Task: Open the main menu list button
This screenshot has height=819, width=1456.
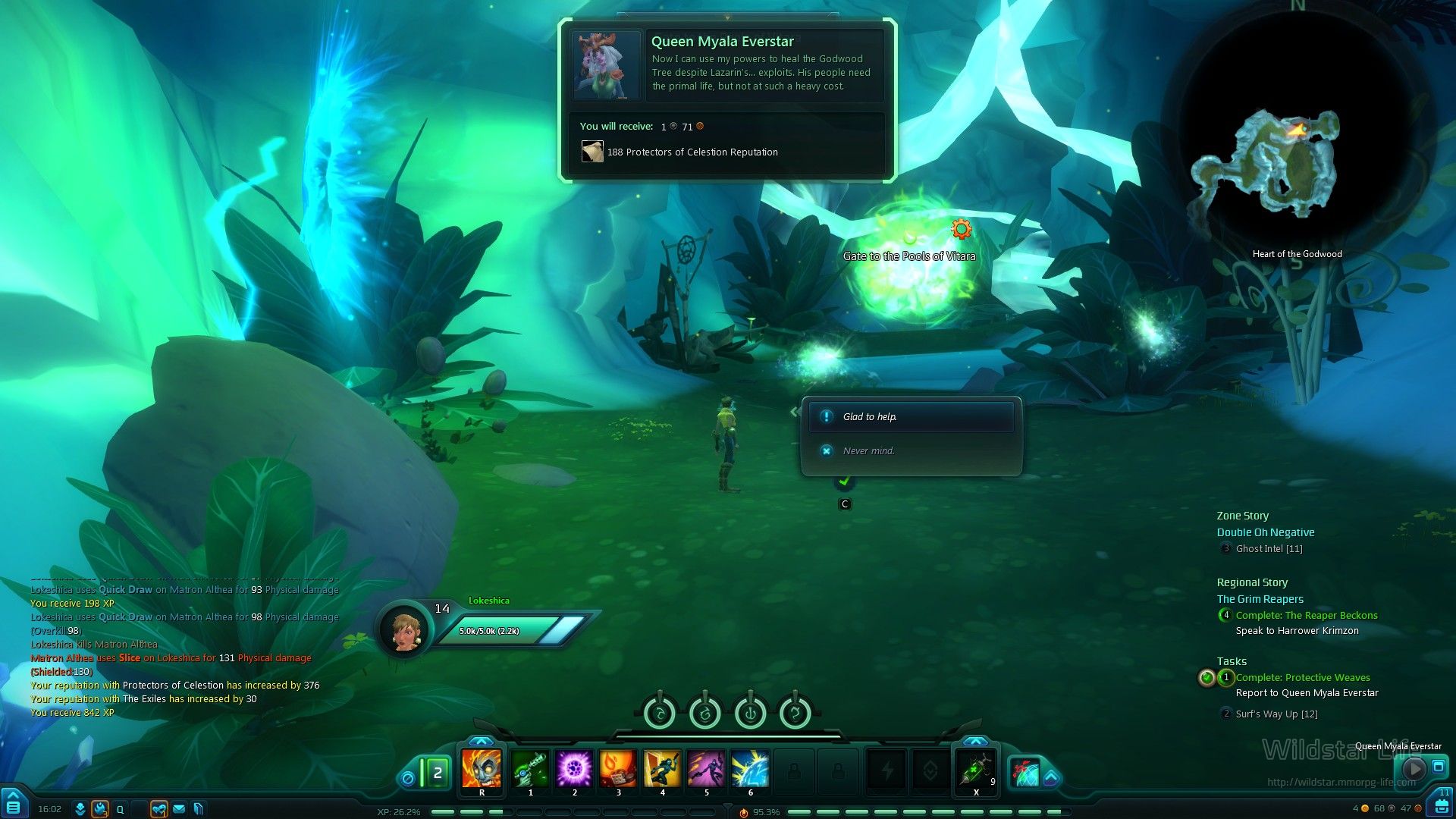Action: point(14,805)
